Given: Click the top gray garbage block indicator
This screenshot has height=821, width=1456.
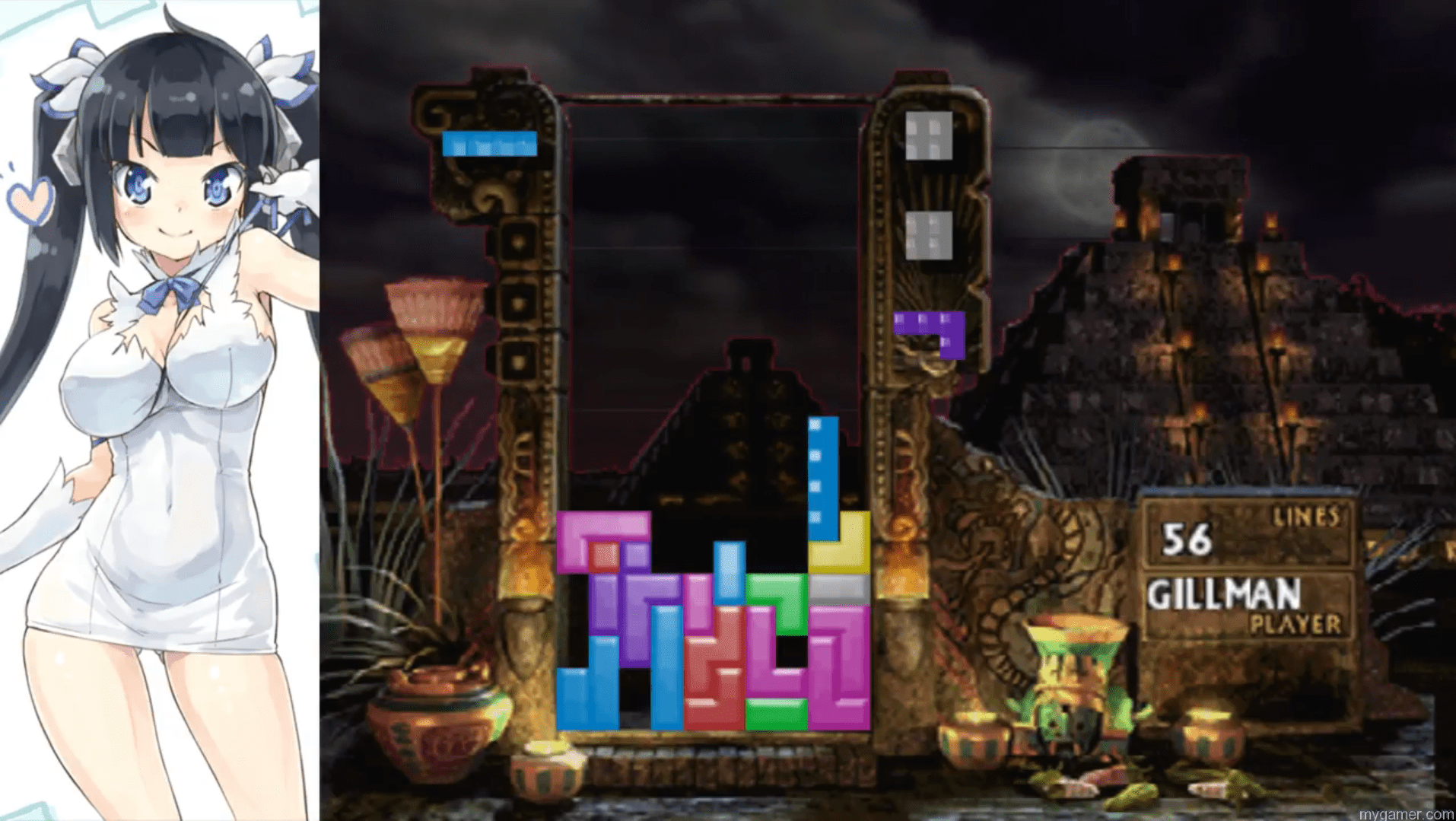Looking at the screenshot, I should [930, 137].
